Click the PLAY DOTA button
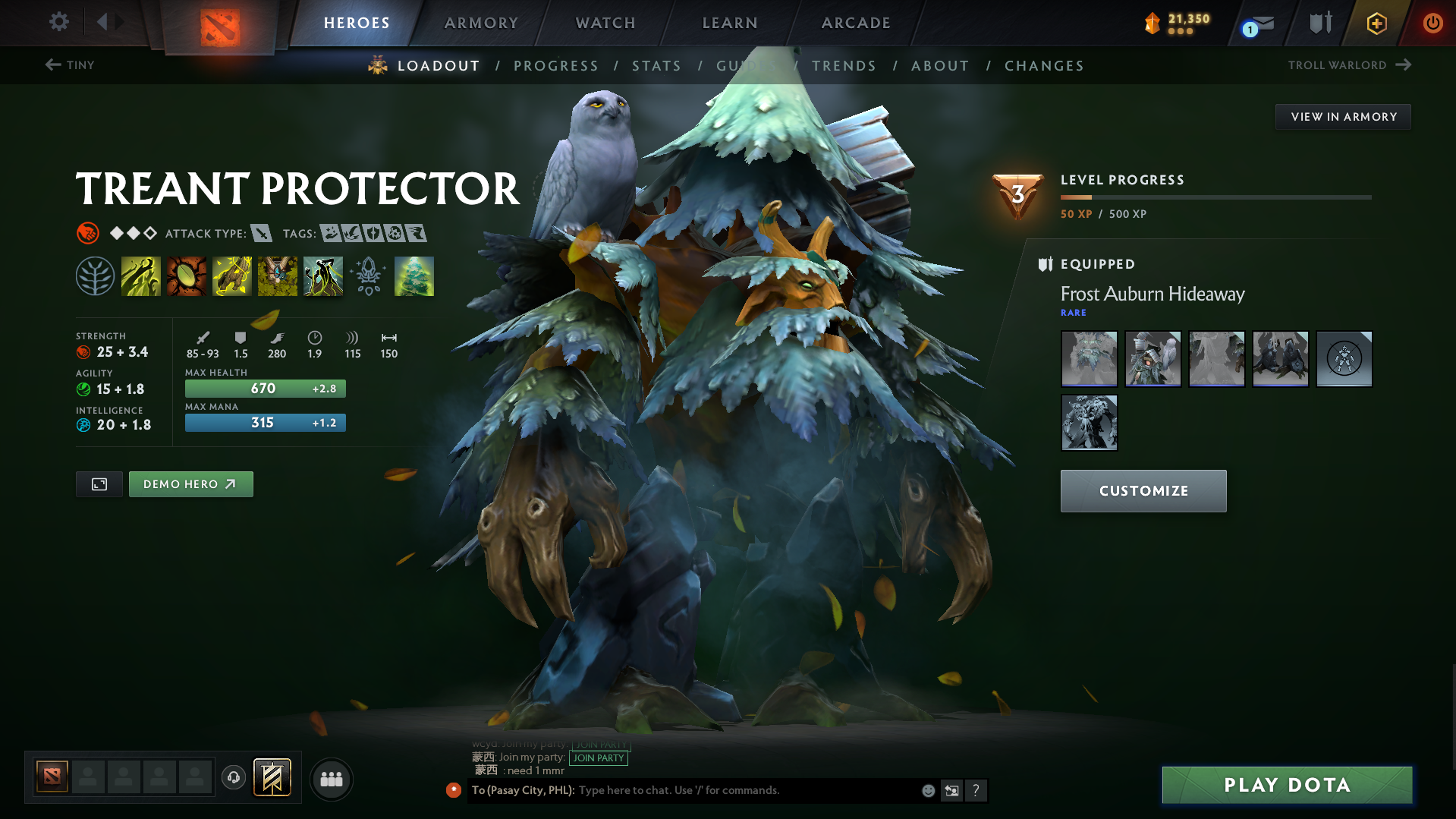This screenshot has height=819, width=1456. coord(1285,784)
